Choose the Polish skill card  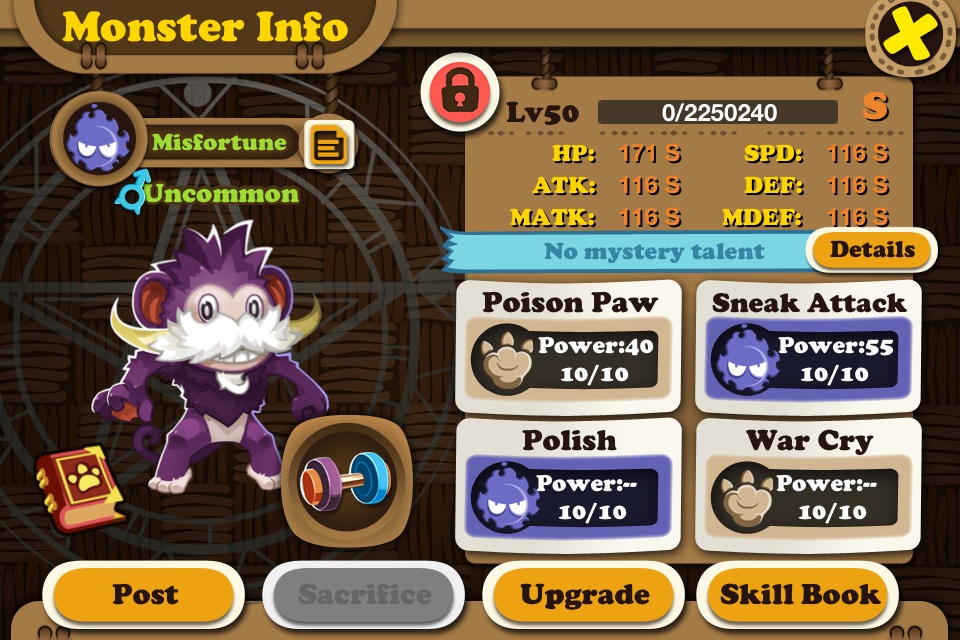point(568,484)
